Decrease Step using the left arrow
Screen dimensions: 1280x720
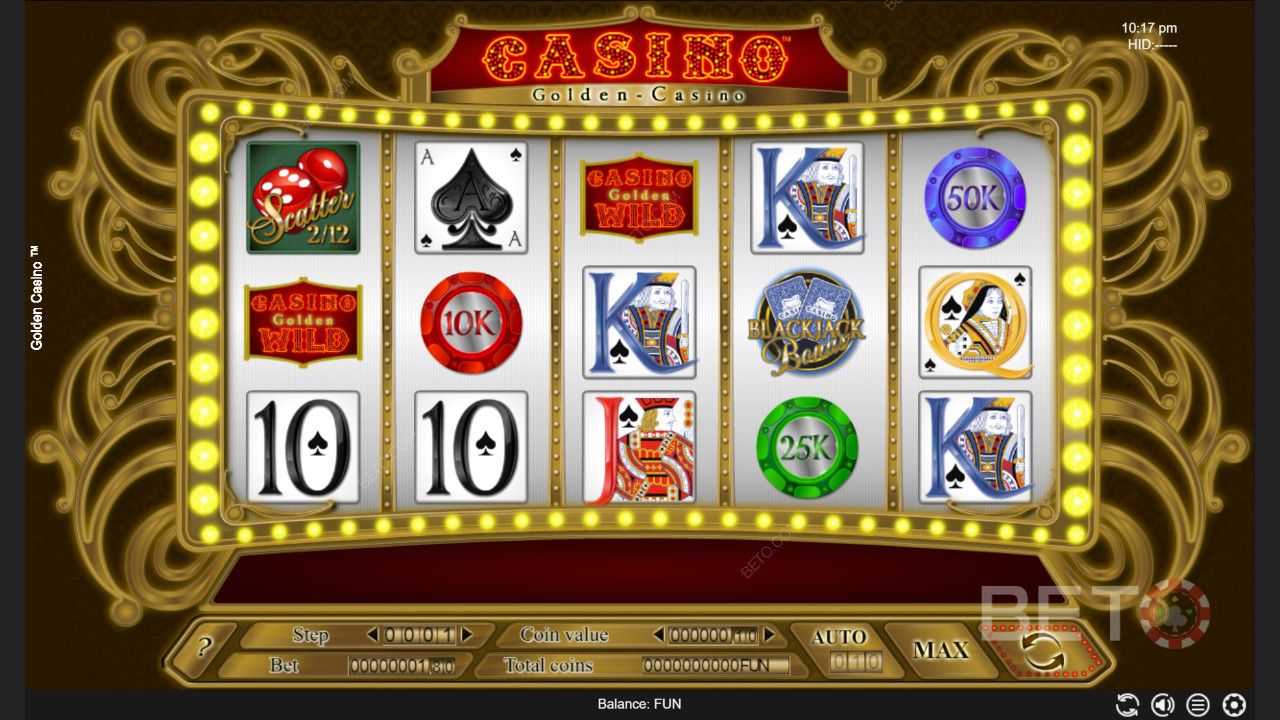tap(372, 634)
